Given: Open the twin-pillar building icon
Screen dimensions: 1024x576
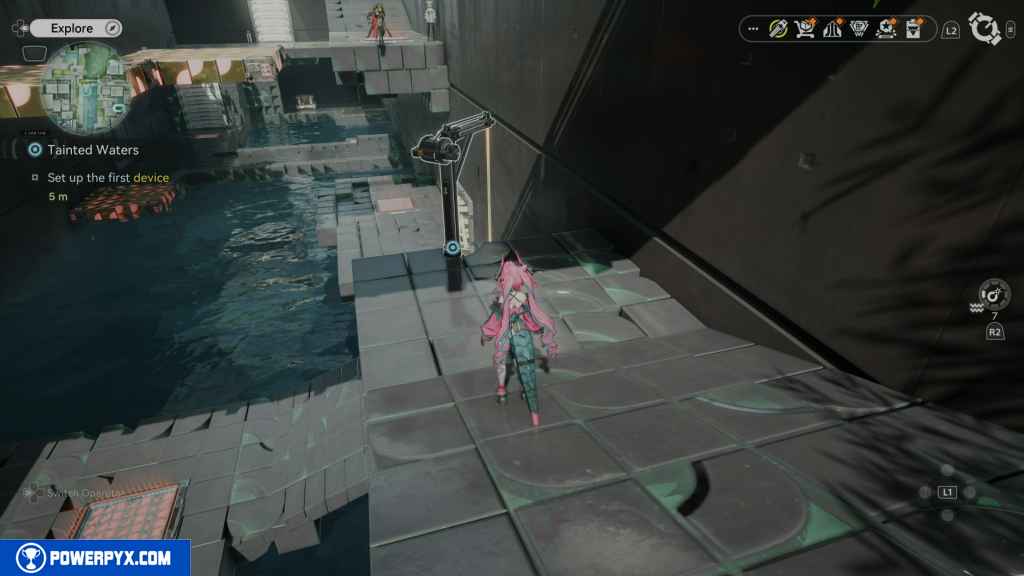Looking at the screenshot, I should coord(831,29).
